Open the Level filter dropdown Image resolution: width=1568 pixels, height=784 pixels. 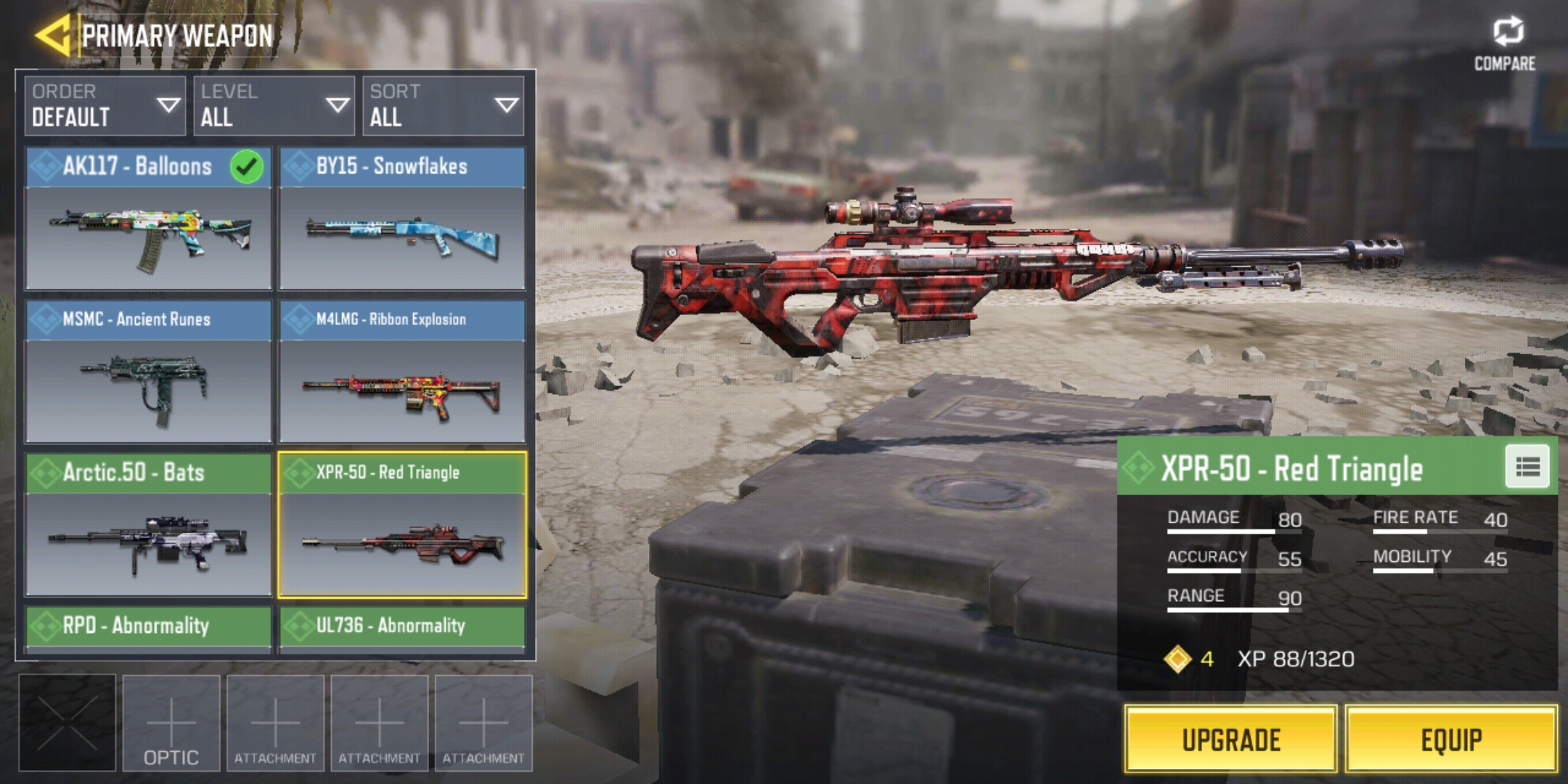[274, 106]
